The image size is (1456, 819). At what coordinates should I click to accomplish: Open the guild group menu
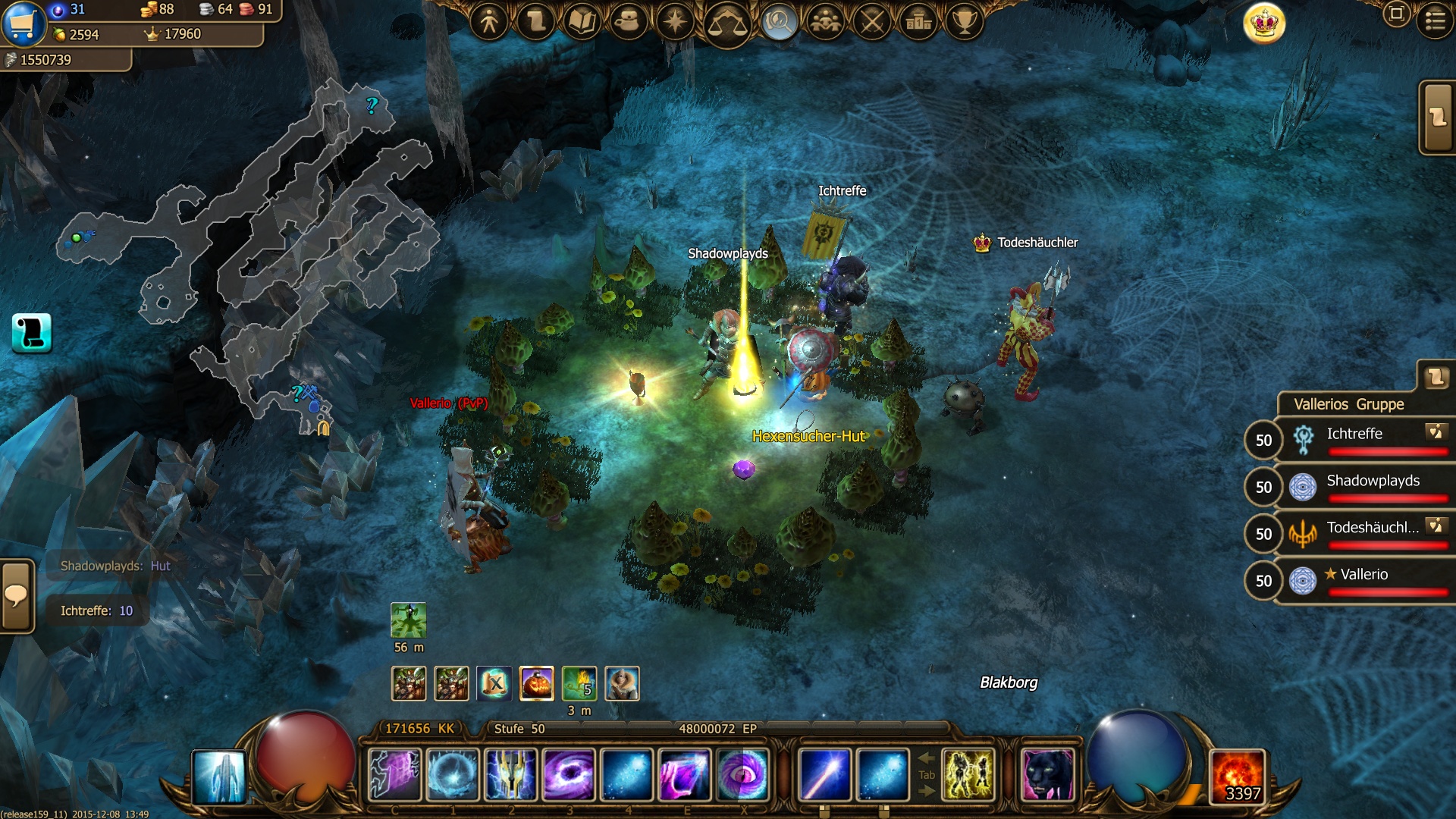(826, 21)
